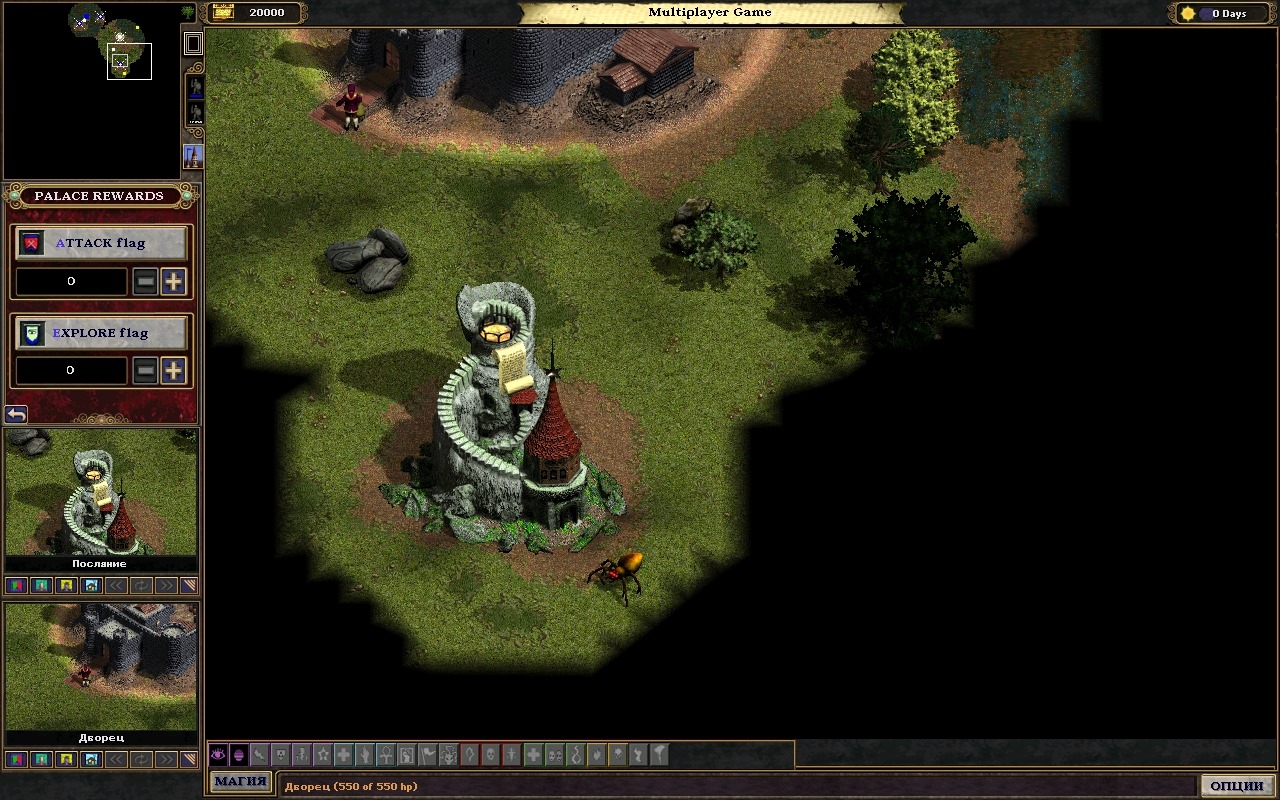Select the EXPLORE flag reward

[x=102, y=333]
